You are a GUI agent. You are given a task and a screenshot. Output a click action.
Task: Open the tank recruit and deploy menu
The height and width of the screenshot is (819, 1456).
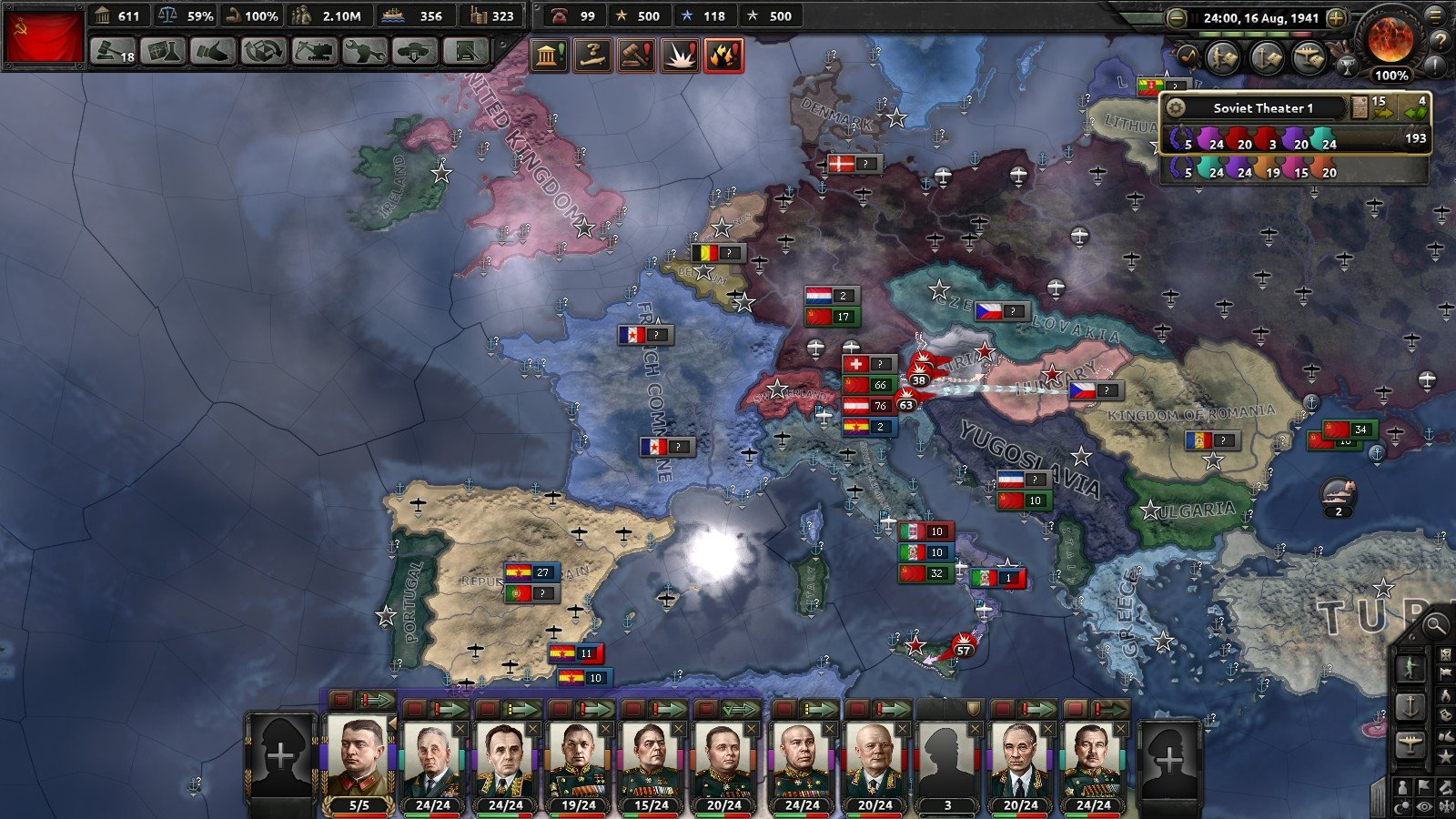click(x=414, y=51)
